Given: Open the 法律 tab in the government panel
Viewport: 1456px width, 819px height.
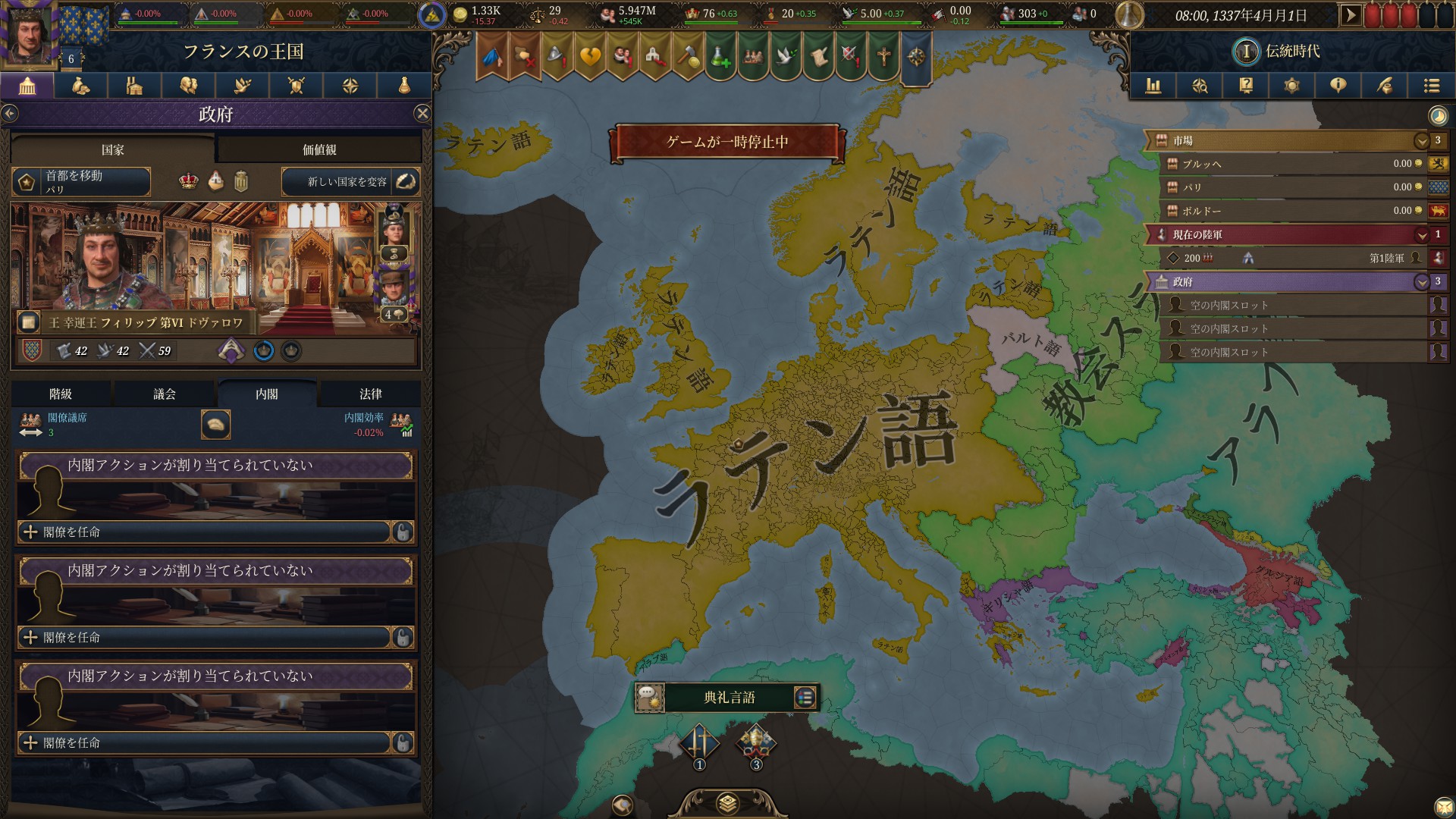Looking at the screenshot, I should [x=371, y=394].
